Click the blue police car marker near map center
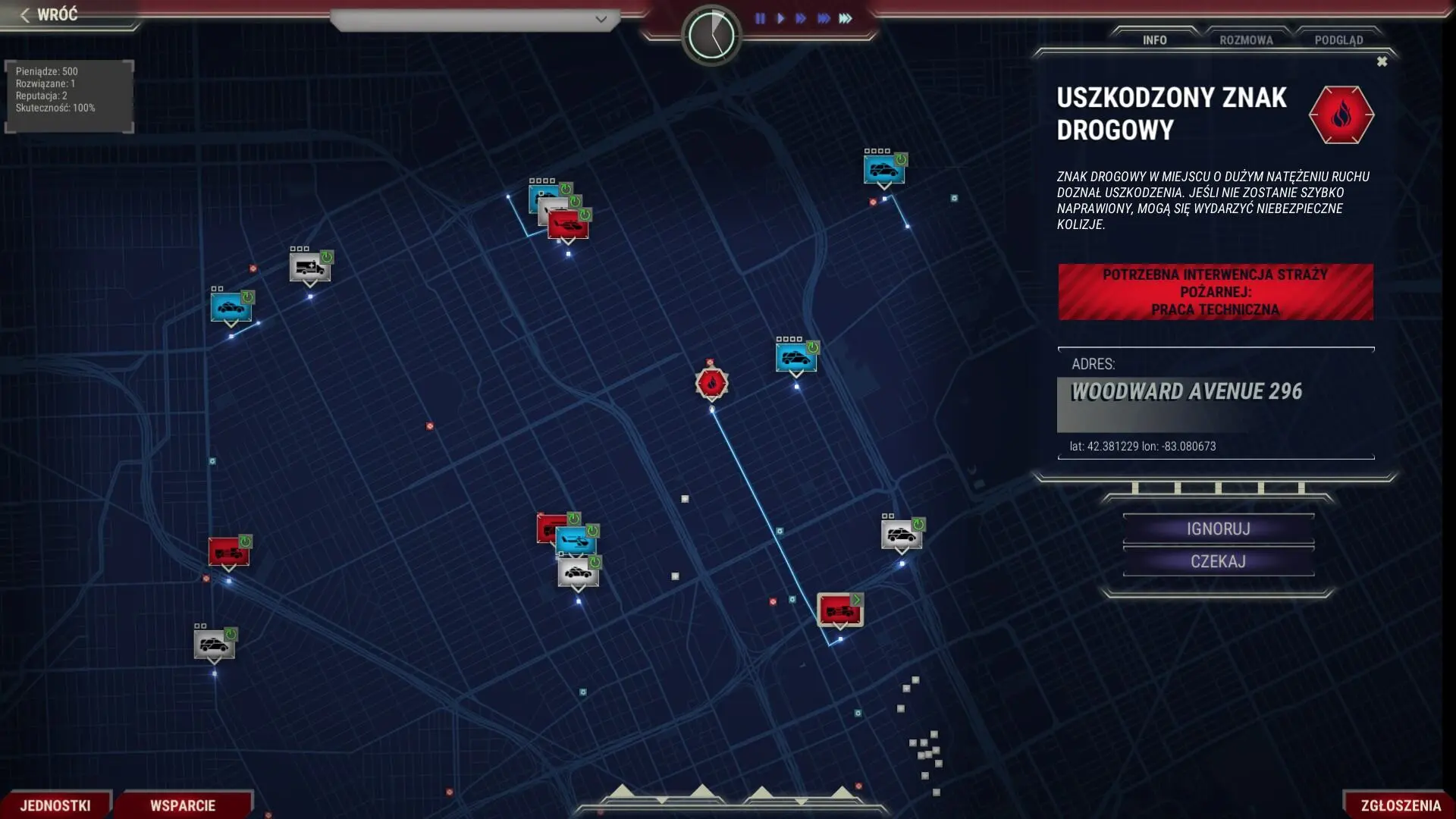Viewport: 1456px width, 819px height. click(795, 356)
